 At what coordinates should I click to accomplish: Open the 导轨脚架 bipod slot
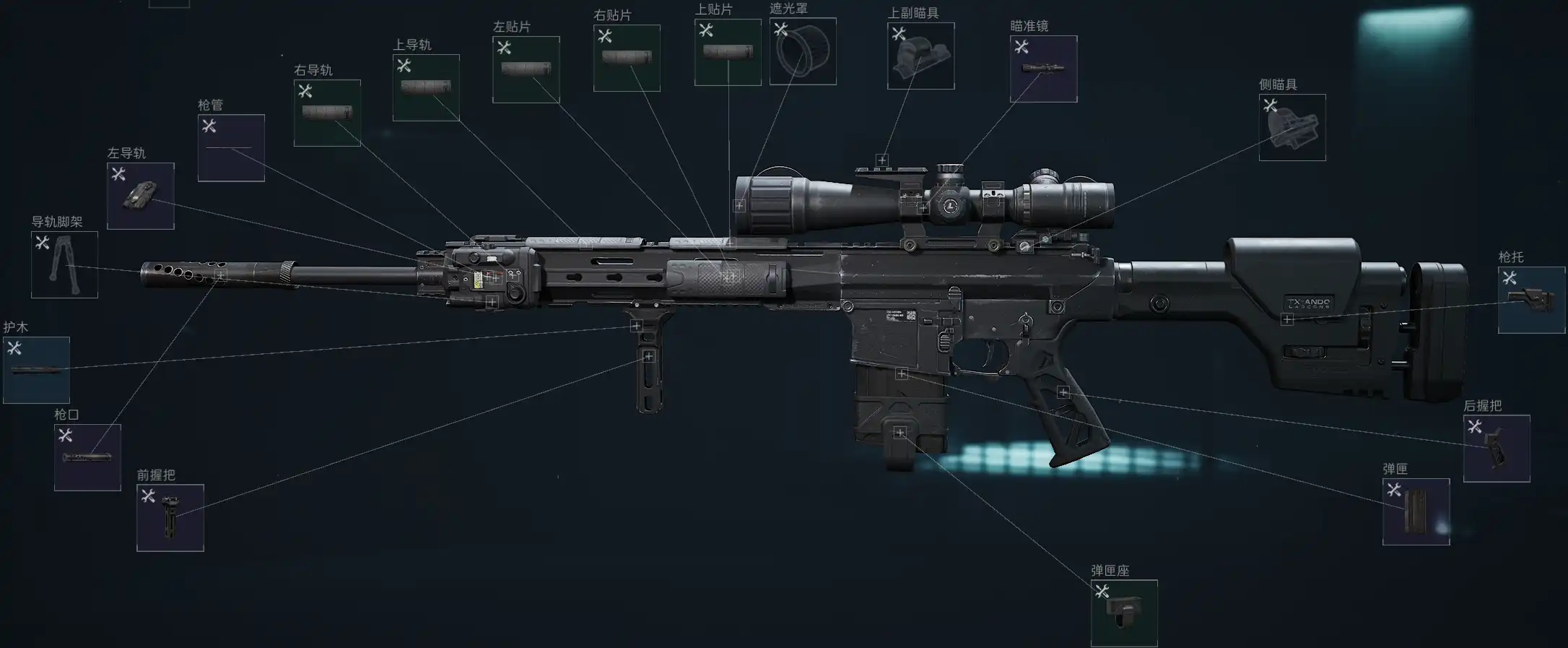tap(64, 264)
